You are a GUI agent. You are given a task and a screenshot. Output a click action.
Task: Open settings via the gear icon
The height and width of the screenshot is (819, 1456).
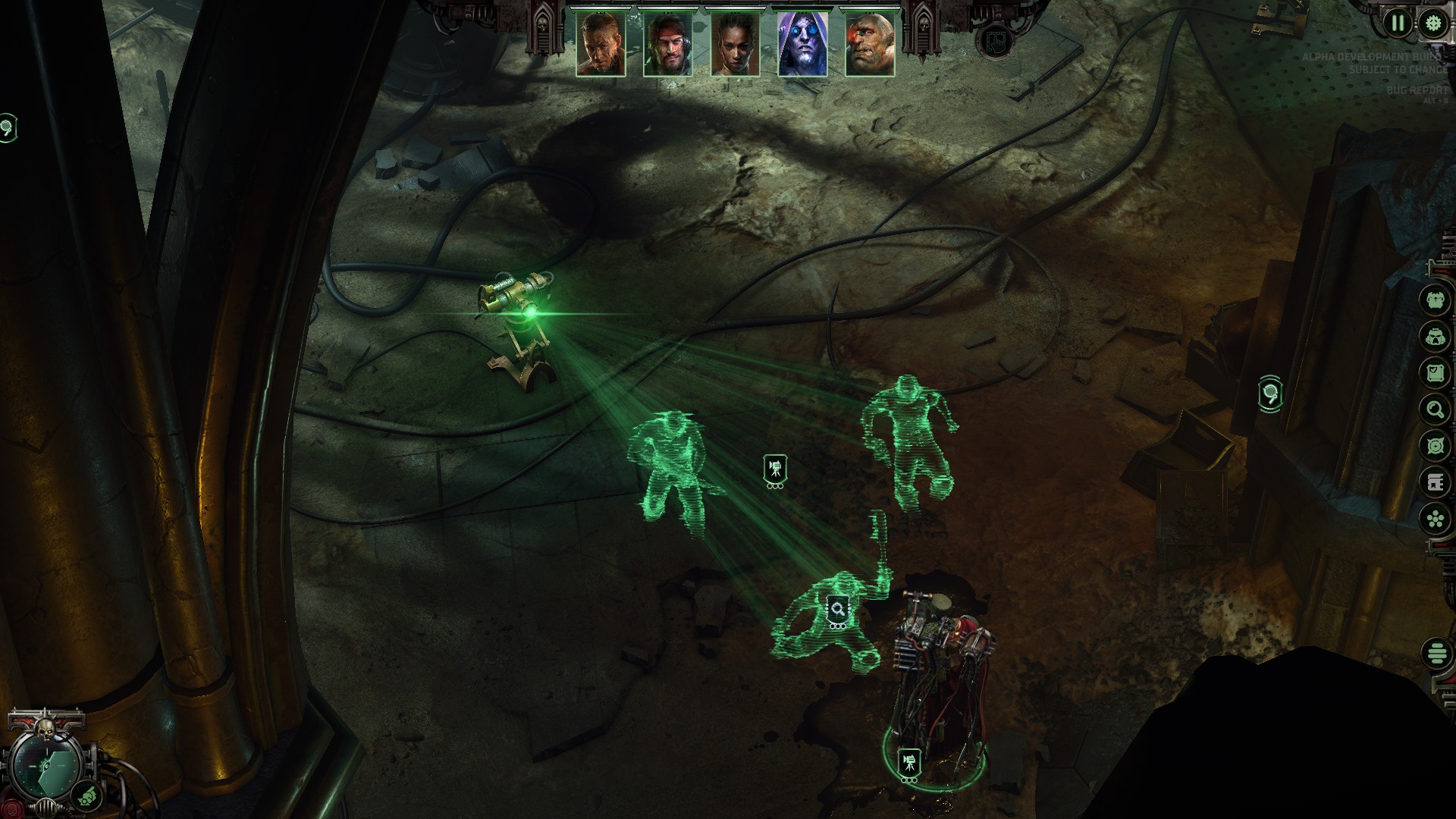click(x=1432, y=24)
